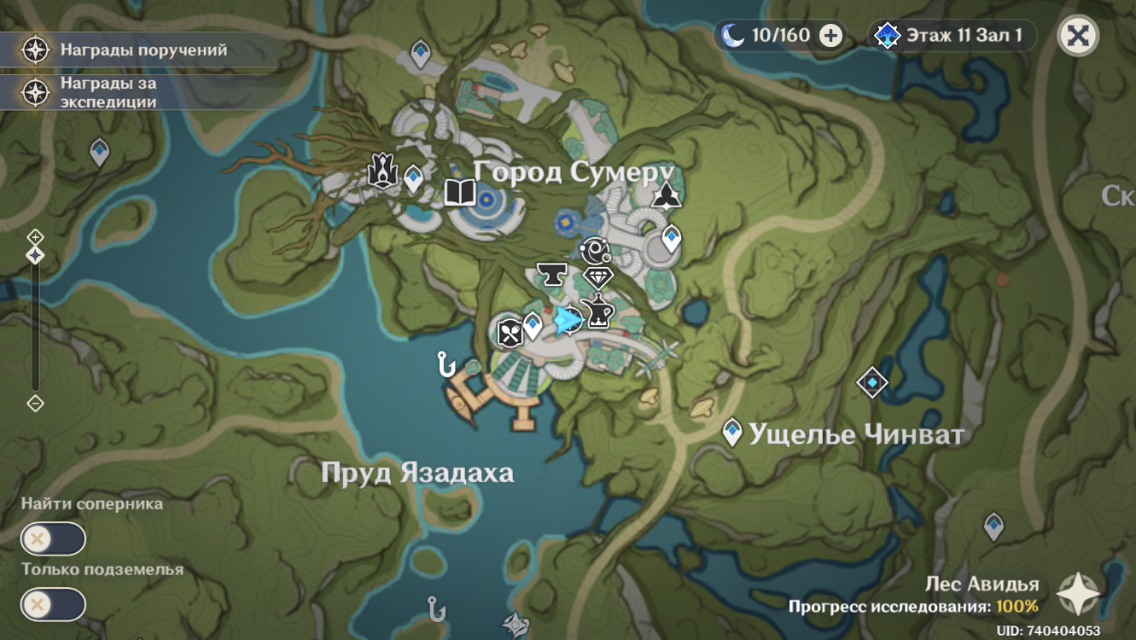Select the diamond-shaped domain marker east of city
Viewport: 1136px width, 640px height.
pos(873,382)
